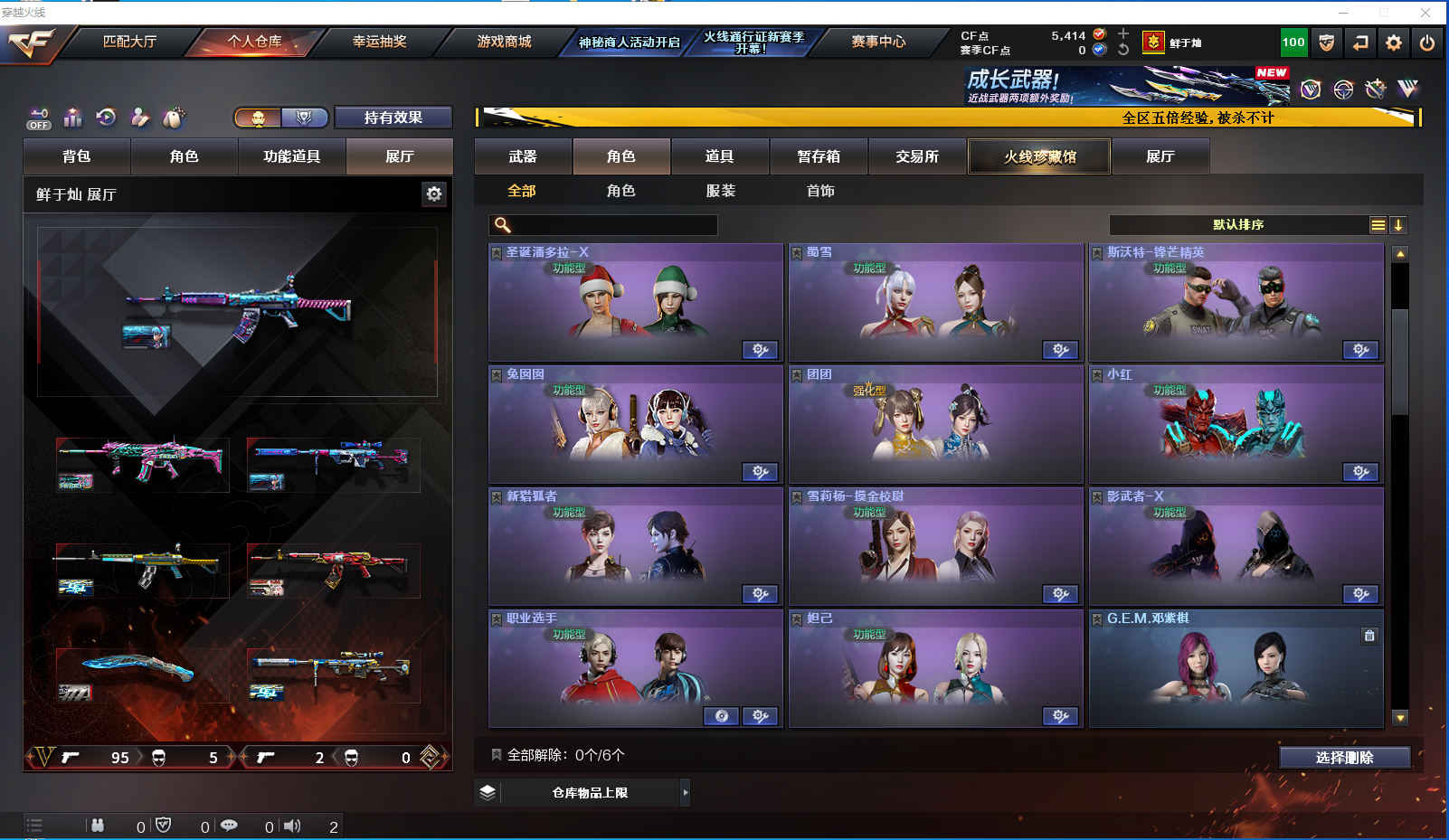Select the 暂存箱 storage tab
The width and height of the screenshot is (1449, 840).
point(819,156)
